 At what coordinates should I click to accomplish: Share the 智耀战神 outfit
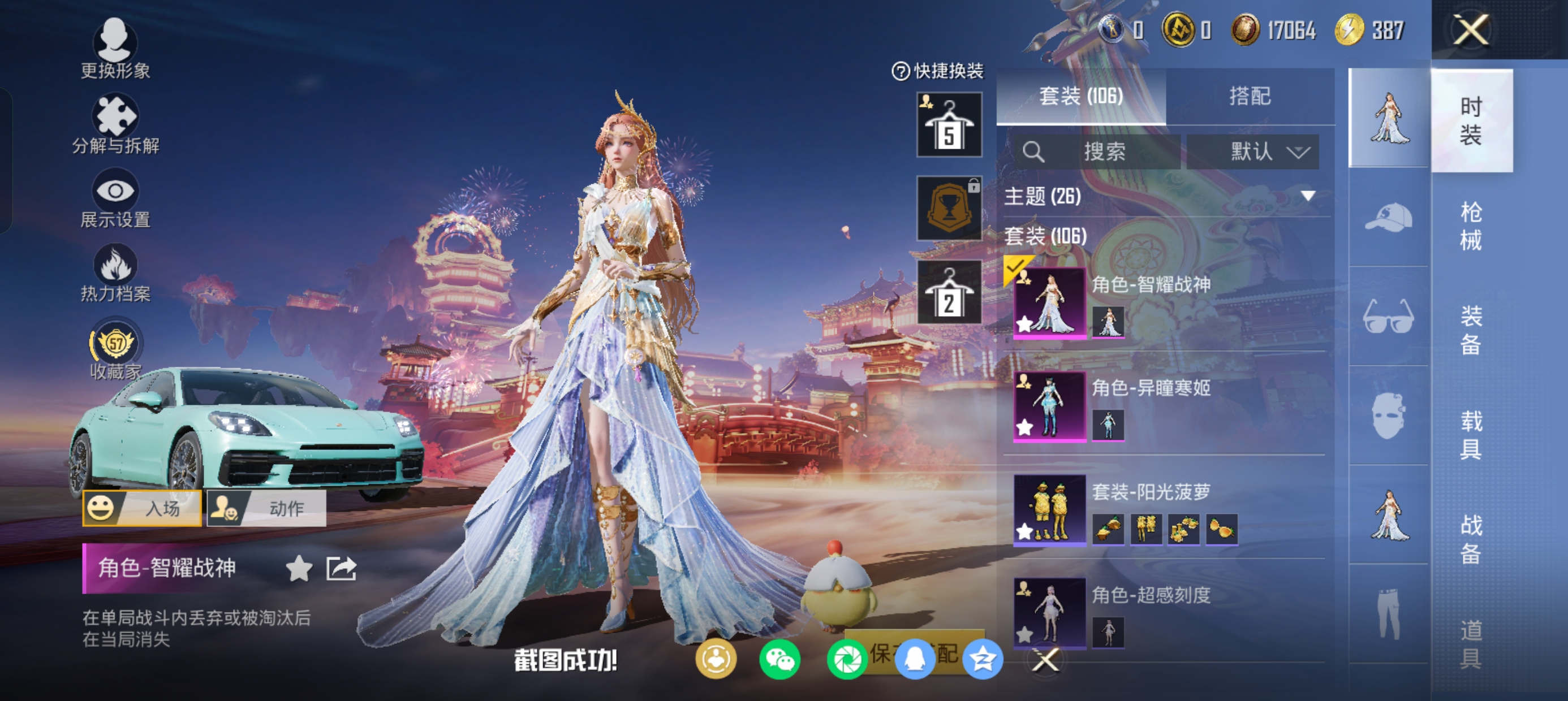tap(341, 568)
